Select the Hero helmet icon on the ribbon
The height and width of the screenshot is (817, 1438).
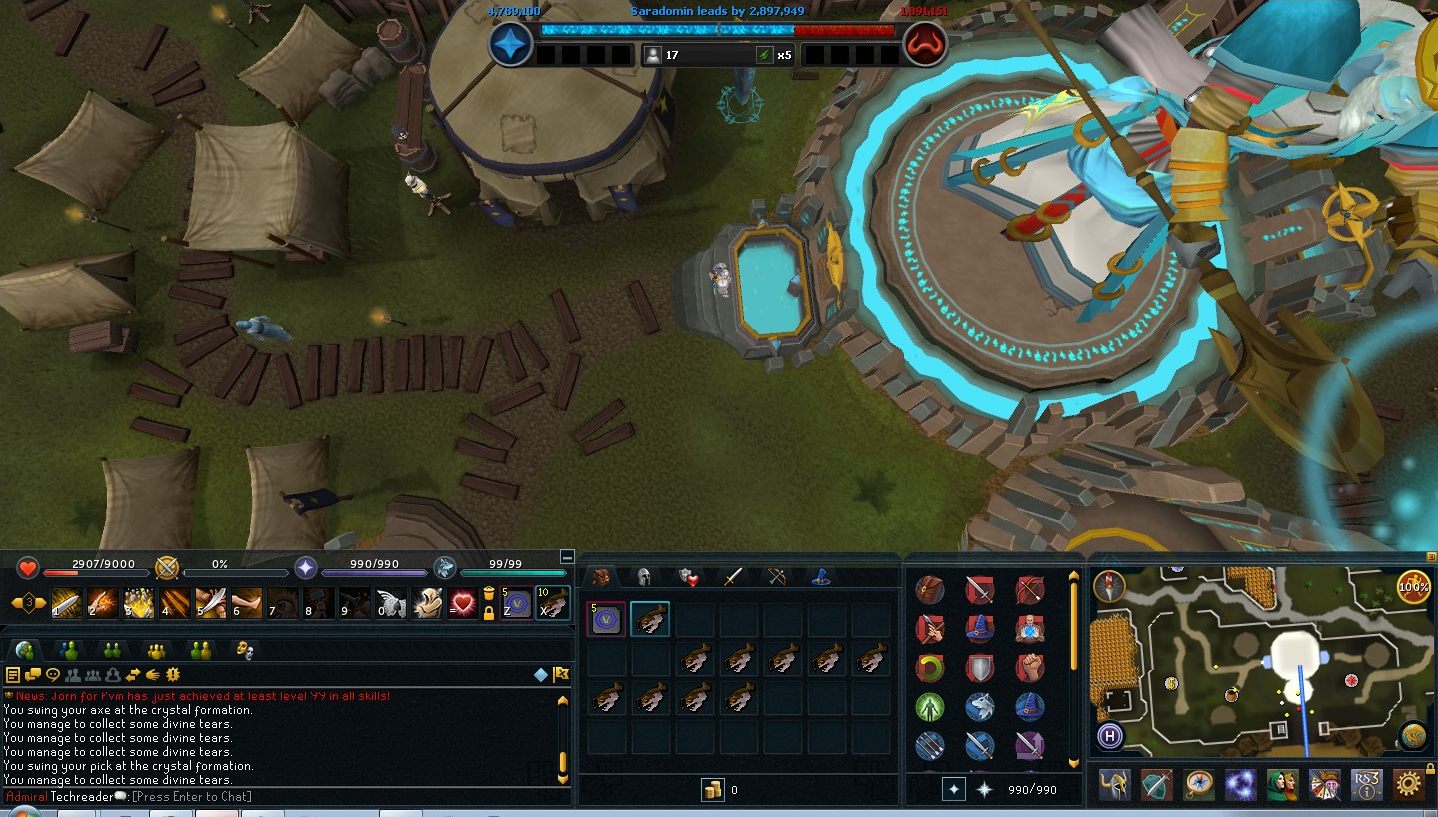point(1114,784)
